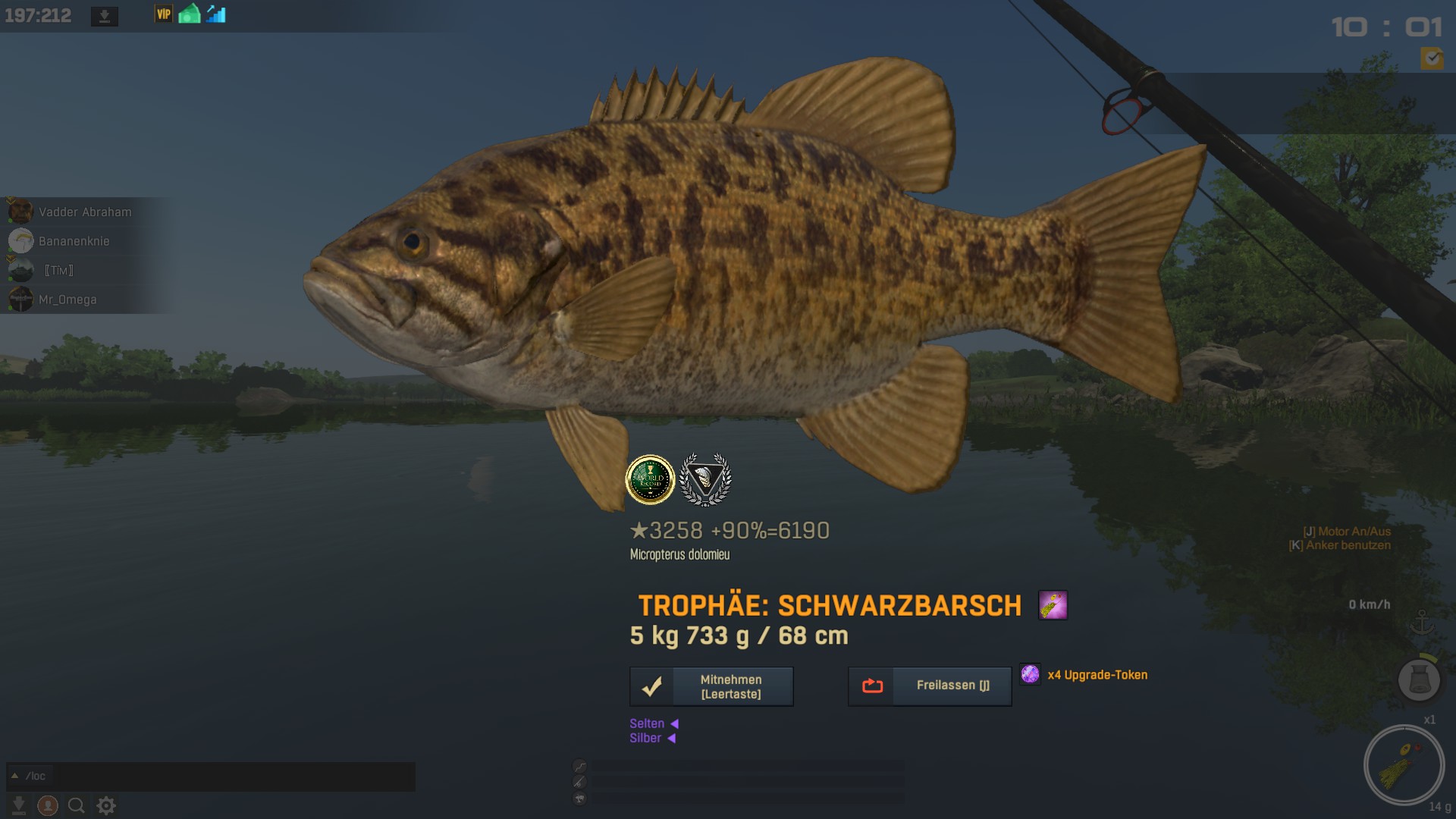Click the download arrow icon below the chat
Screen dimensions: 1456x819
coord(19,805)
